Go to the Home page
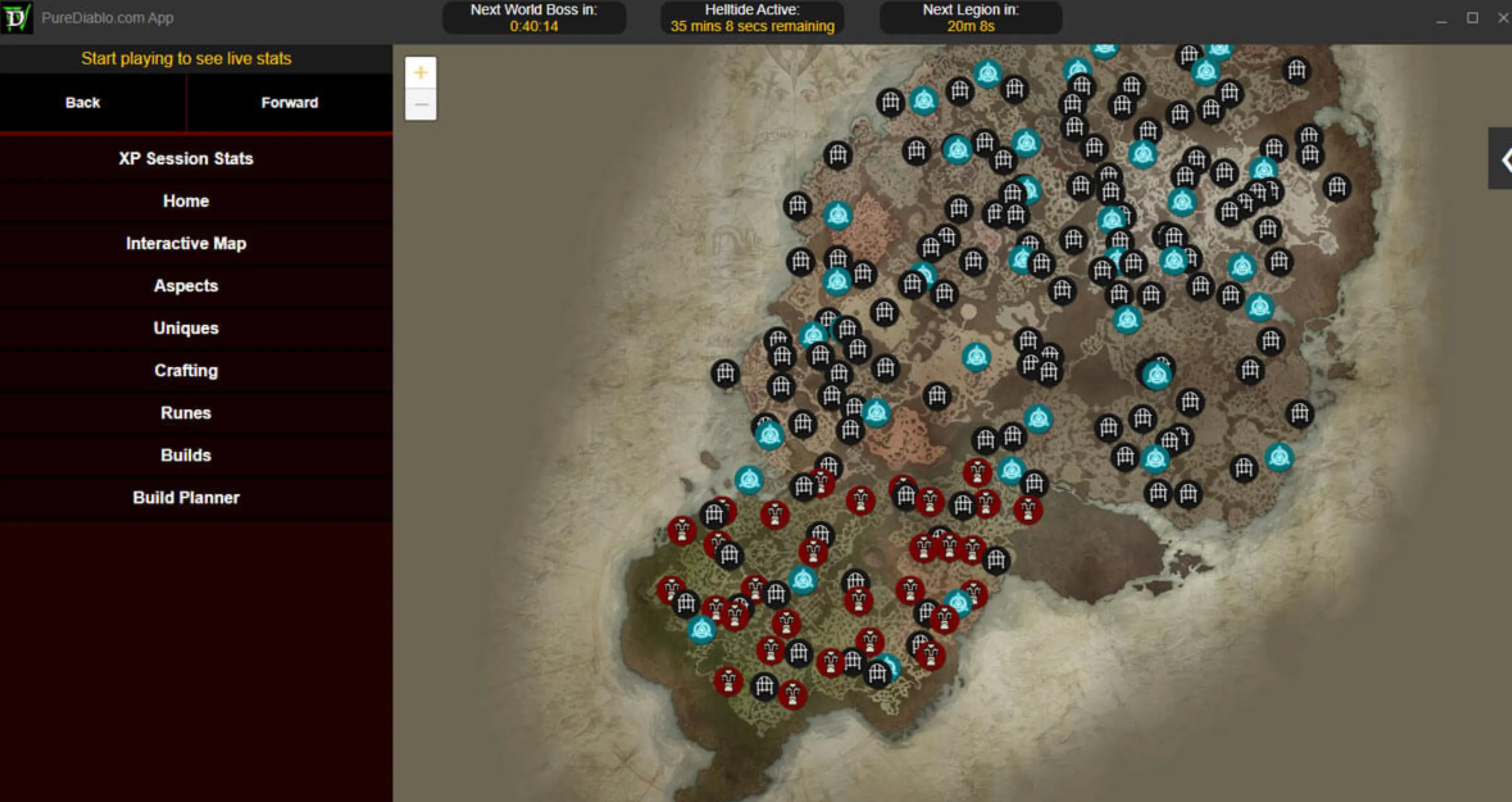Image resolution: width=1512 pixels, height=802 pixels. click(x=186, y=201)
